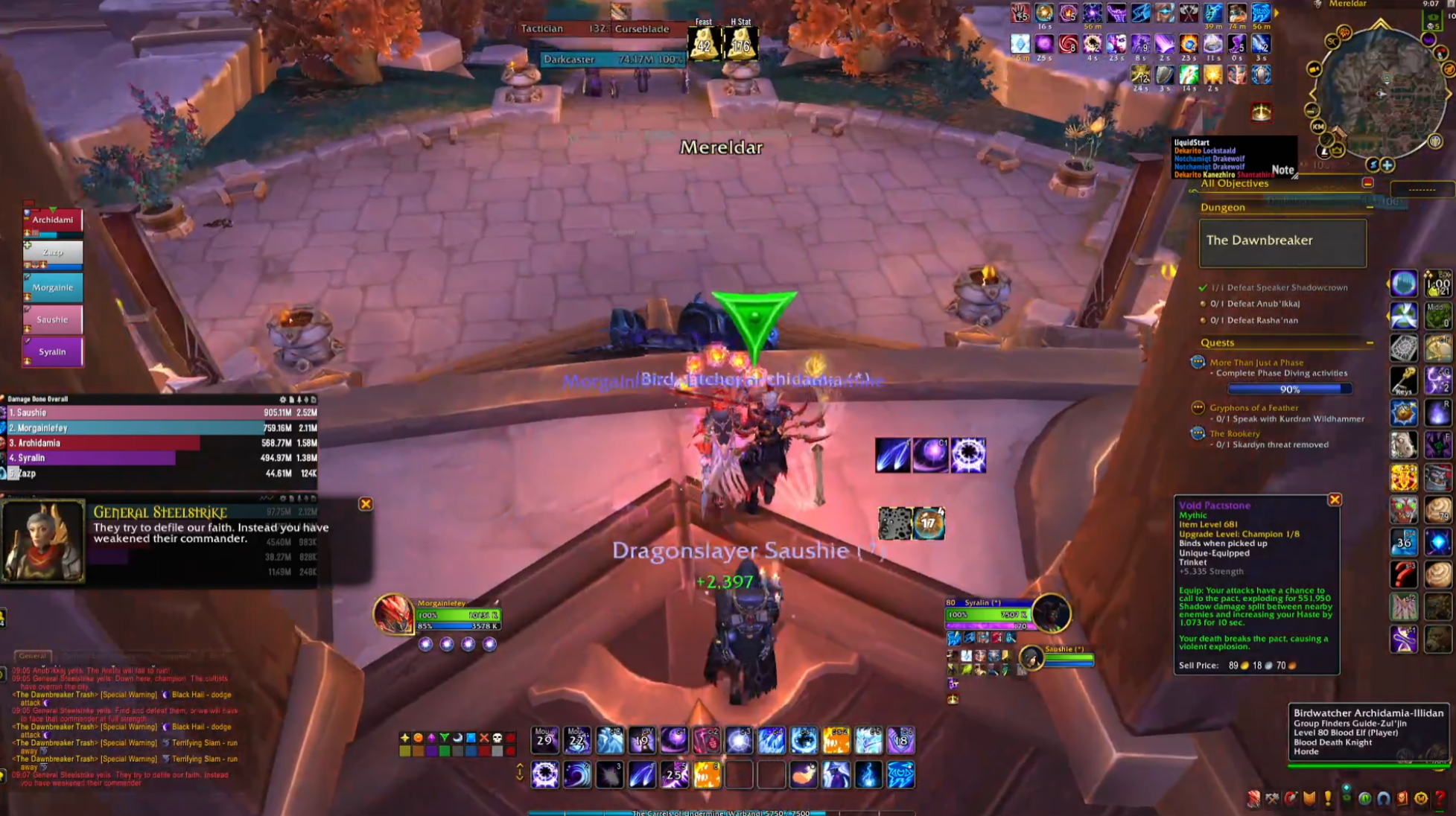Select the Gryphons of a Feather quest

(x=1253, y=407)
